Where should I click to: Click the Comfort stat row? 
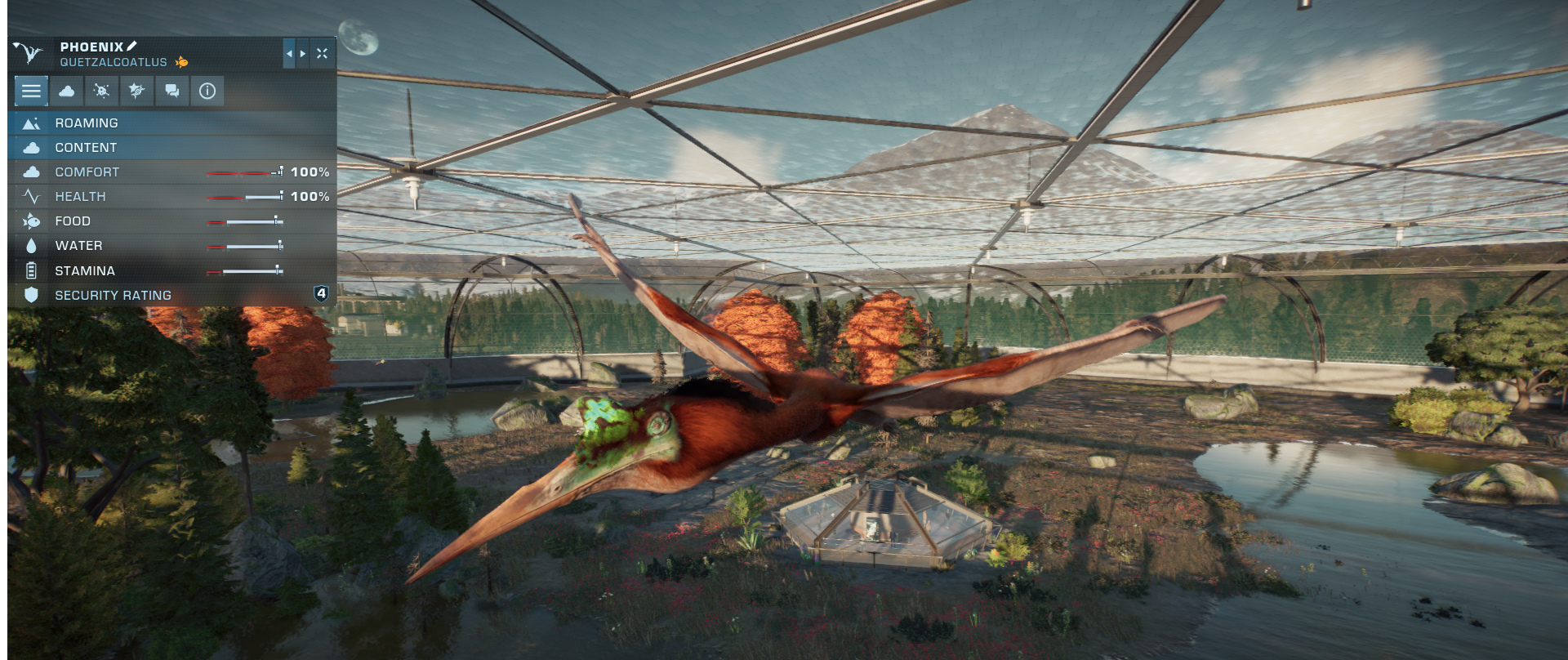[171, 172]
